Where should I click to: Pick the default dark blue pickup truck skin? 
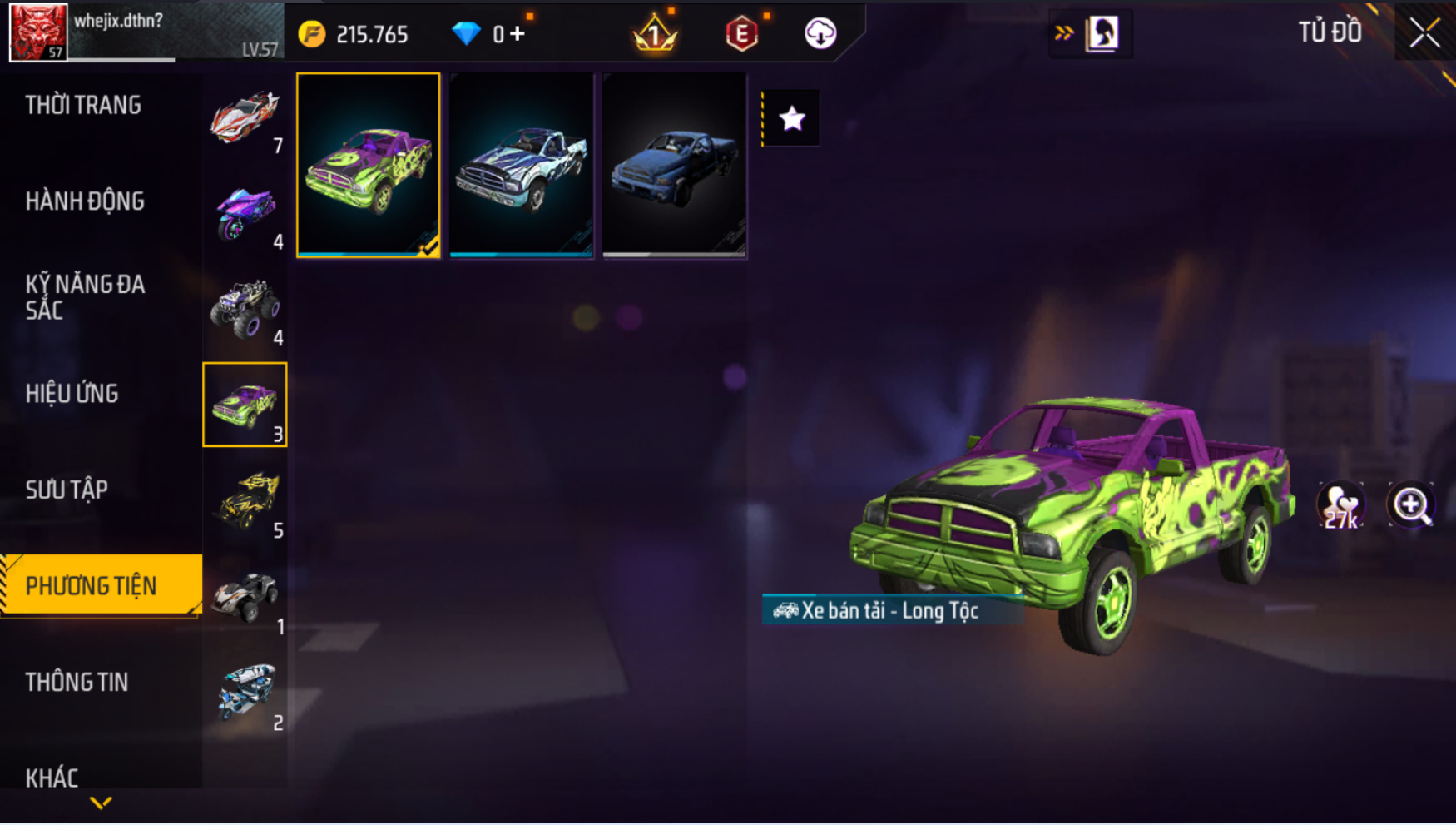click(675, 165)
